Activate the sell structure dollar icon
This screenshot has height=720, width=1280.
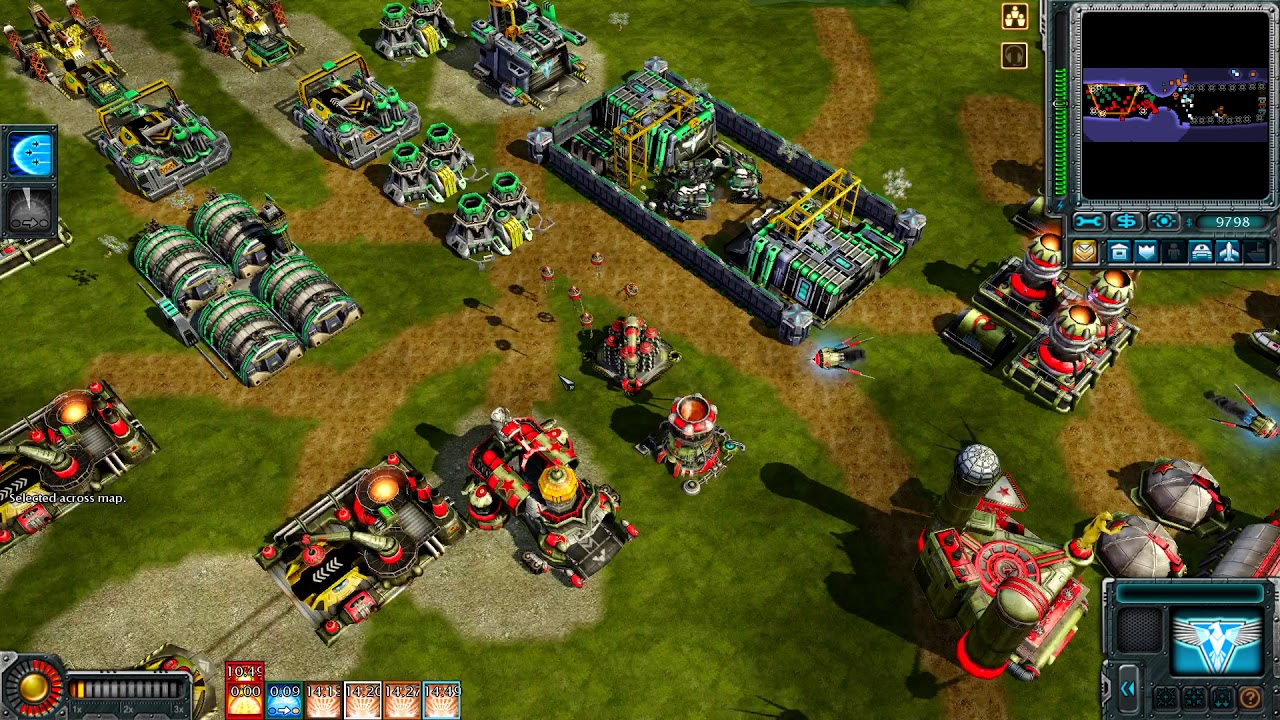tap(1126, 222)
